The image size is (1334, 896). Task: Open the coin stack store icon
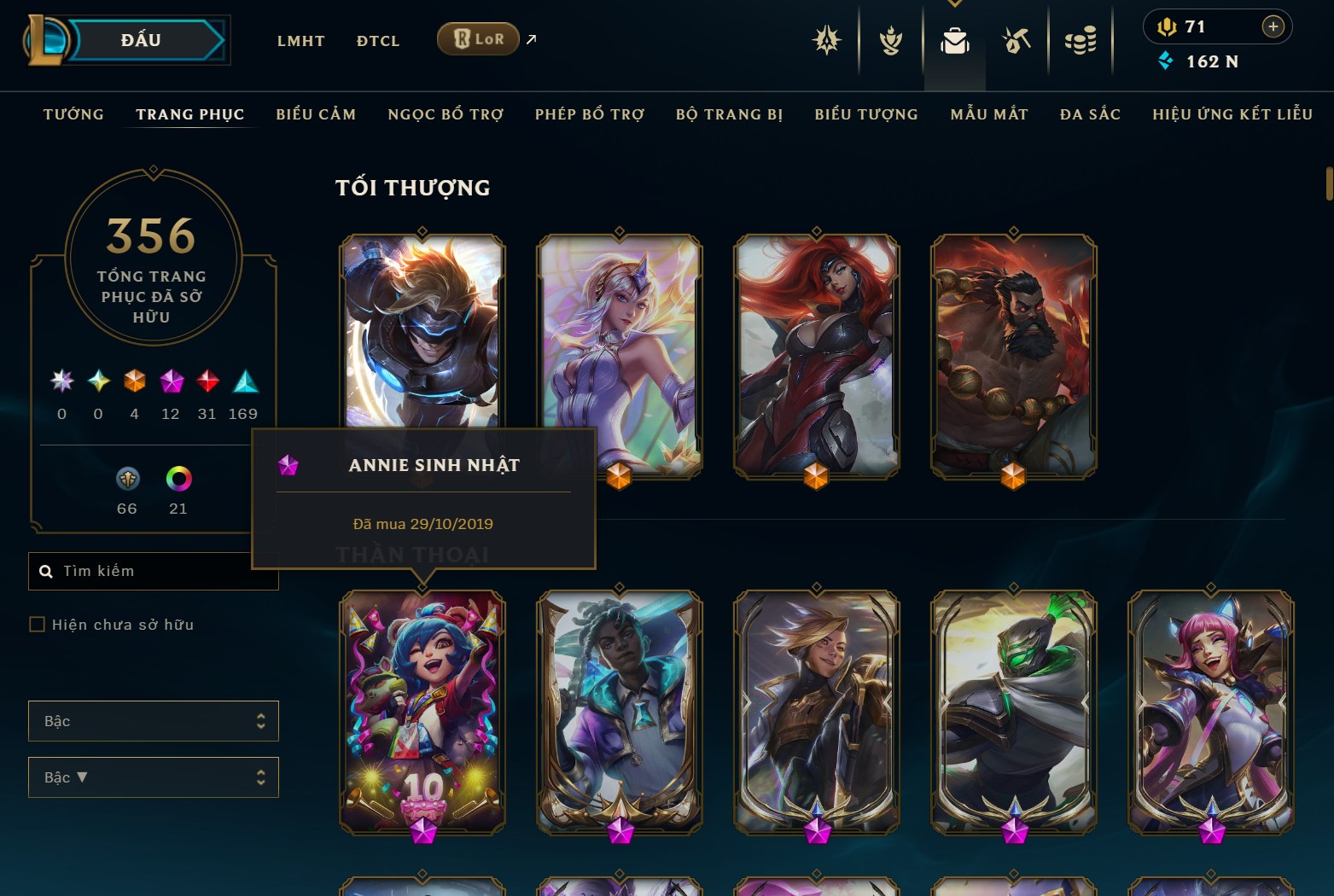1081,40
